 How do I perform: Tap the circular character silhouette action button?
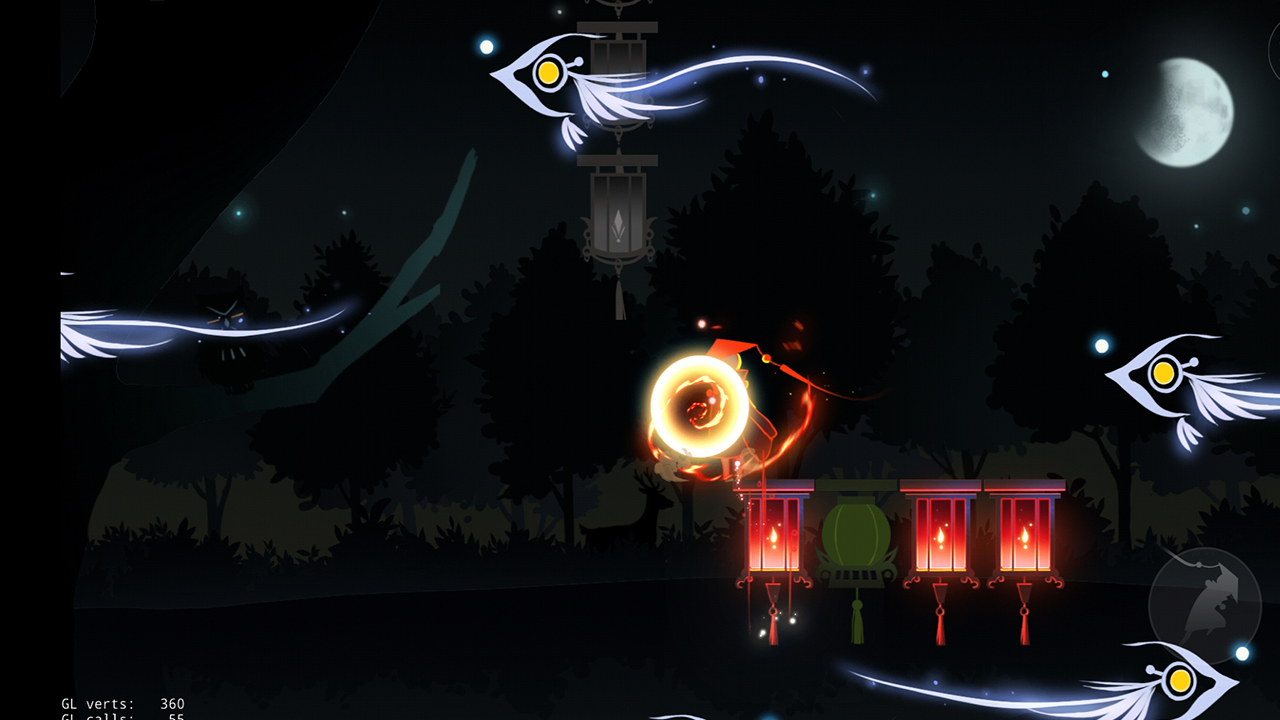coord(1205,603)
